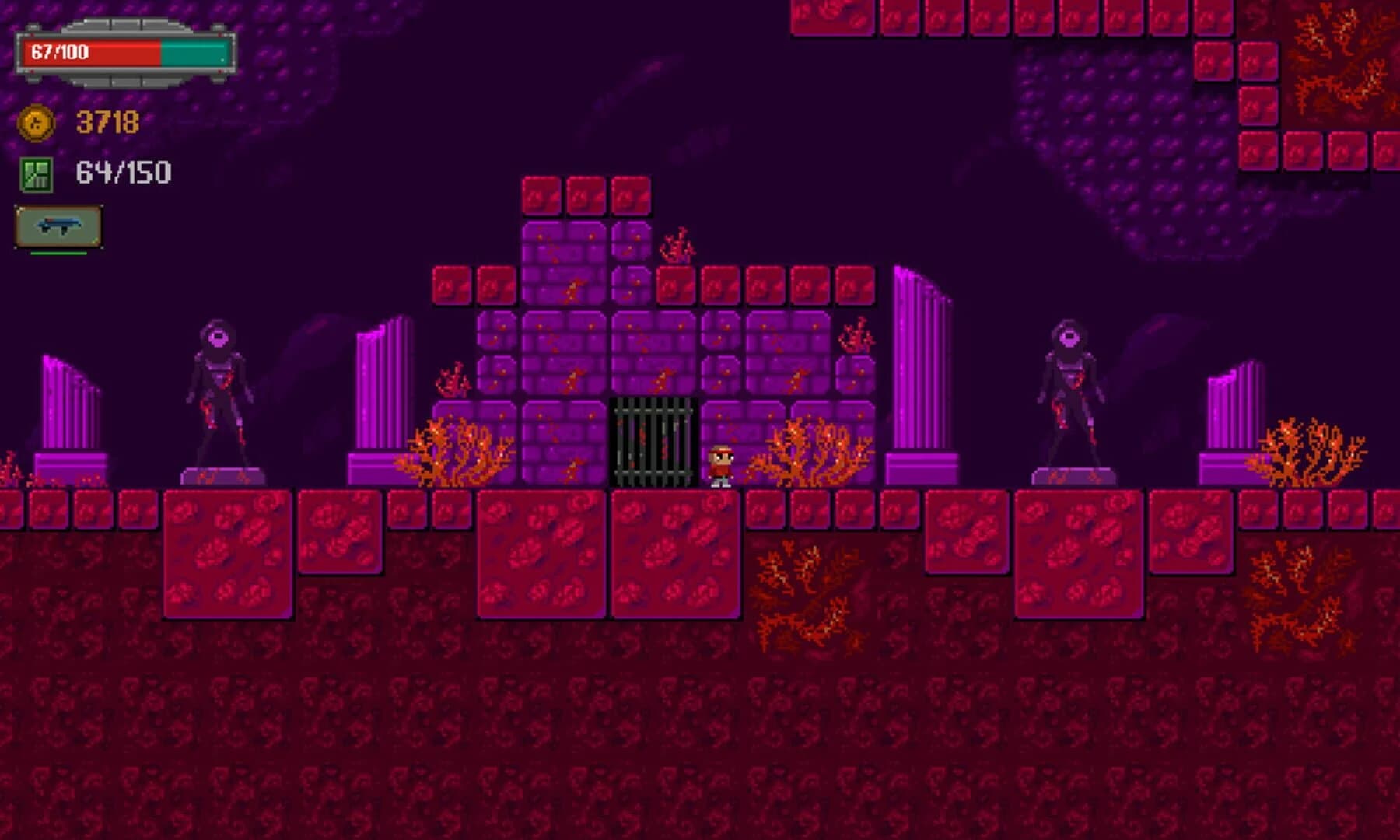Click the coin count reading 3718
The height and width of the screenshot is (840, 1400).
[107, 122]
